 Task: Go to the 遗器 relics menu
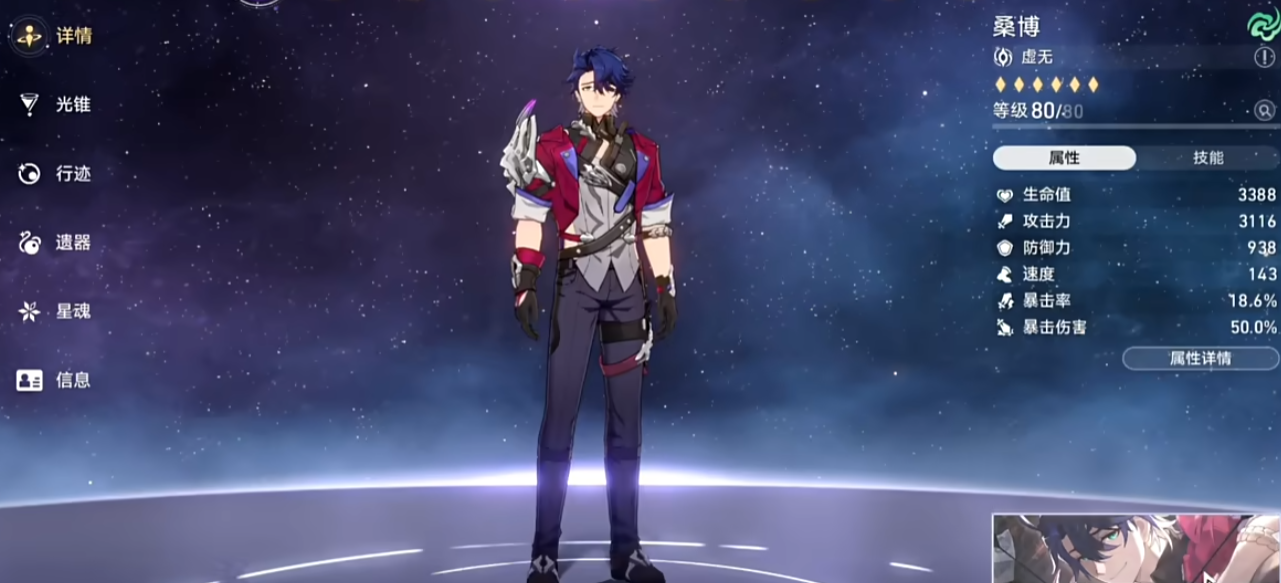(x=56, y=243)
